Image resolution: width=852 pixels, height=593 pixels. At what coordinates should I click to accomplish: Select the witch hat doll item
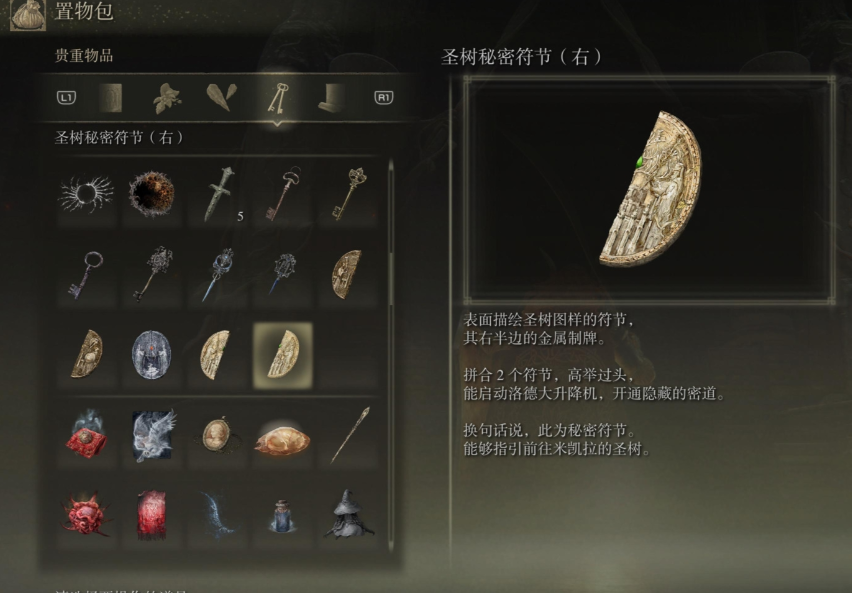348,513
